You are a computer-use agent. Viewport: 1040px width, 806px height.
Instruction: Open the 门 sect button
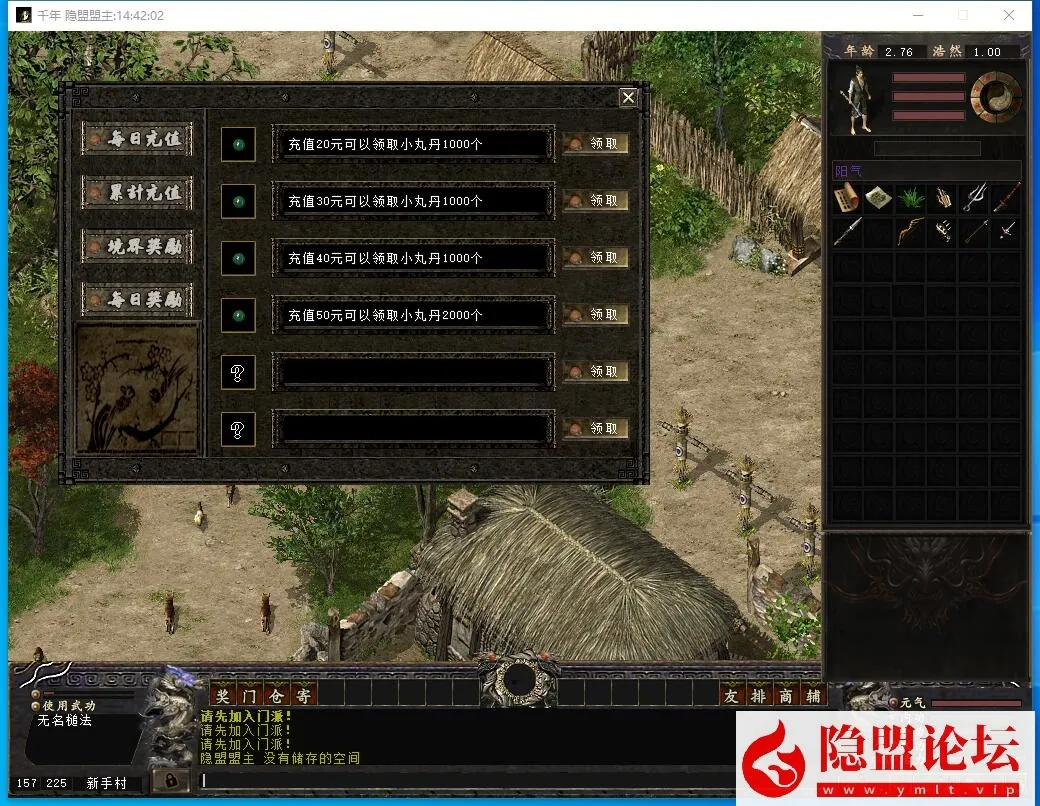[250, 695]
